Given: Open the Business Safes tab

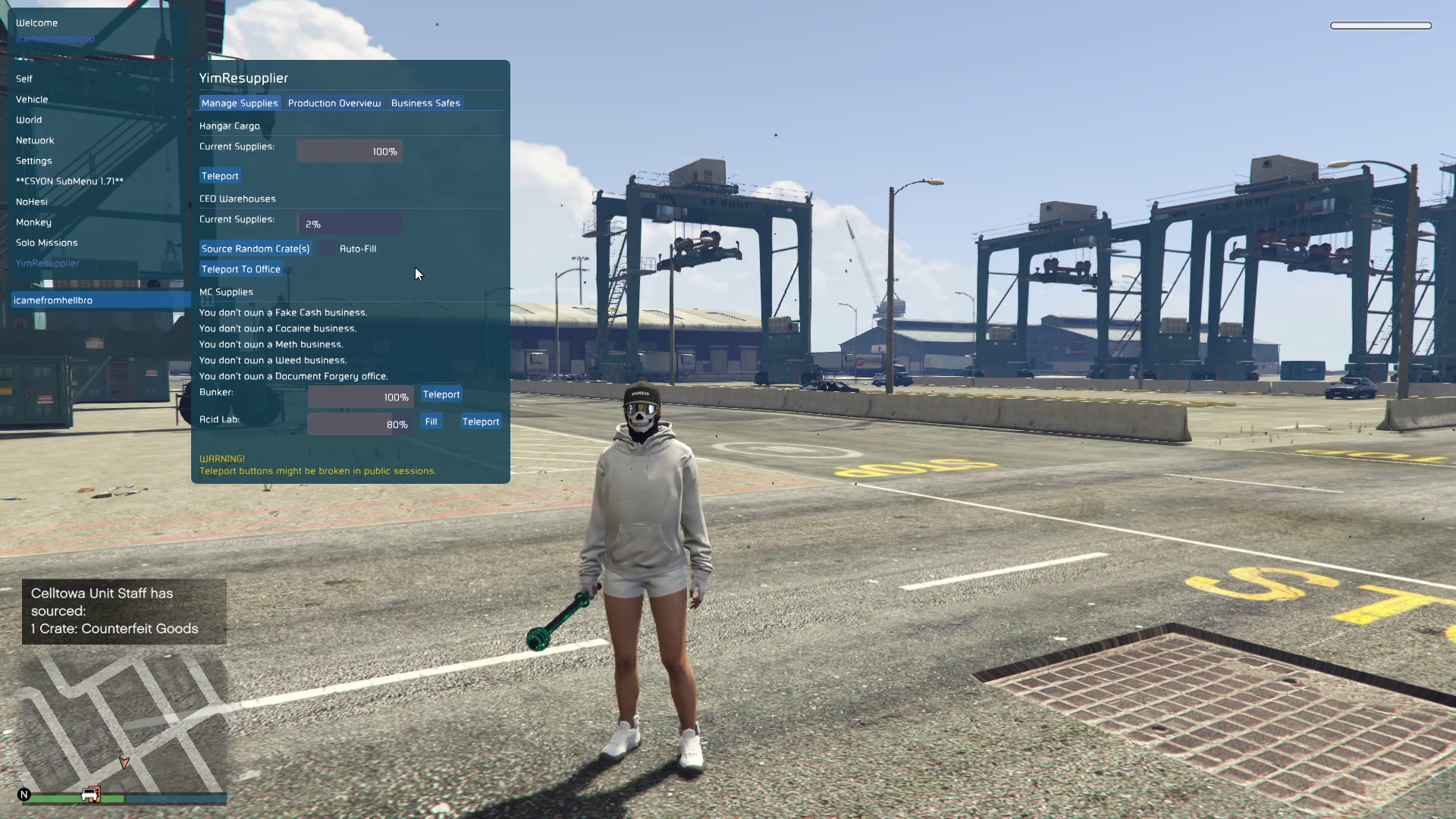Looking at the screenshot, I should tap(425, 103).
